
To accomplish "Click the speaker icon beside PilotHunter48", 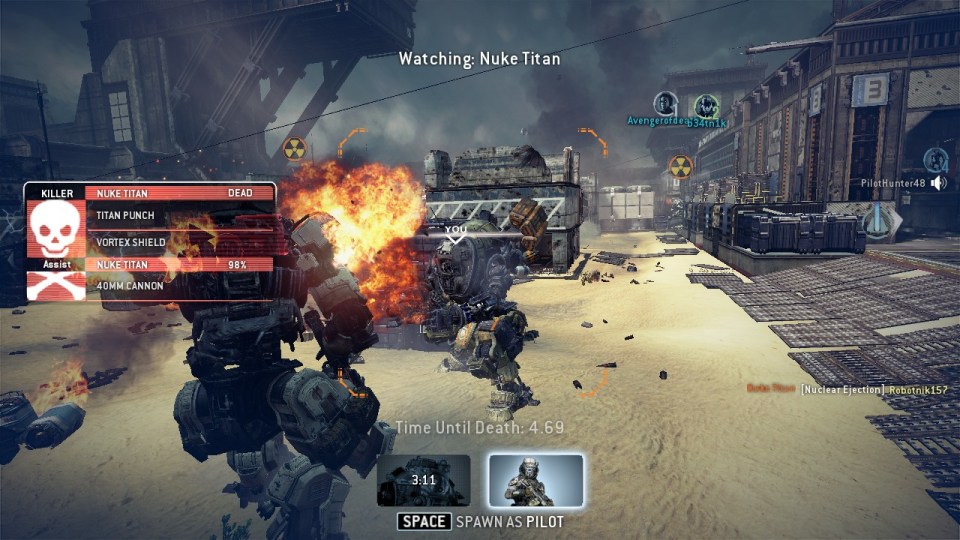I will tap(938, 183).
